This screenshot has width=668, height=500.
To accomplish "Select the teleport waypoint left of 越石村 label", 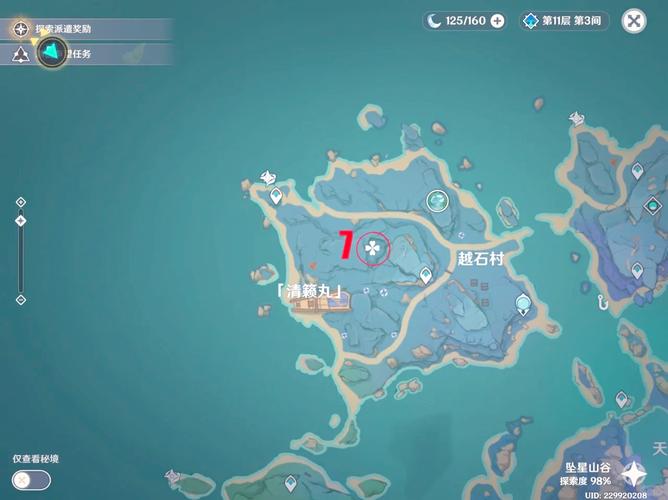I will pos(427,274).
